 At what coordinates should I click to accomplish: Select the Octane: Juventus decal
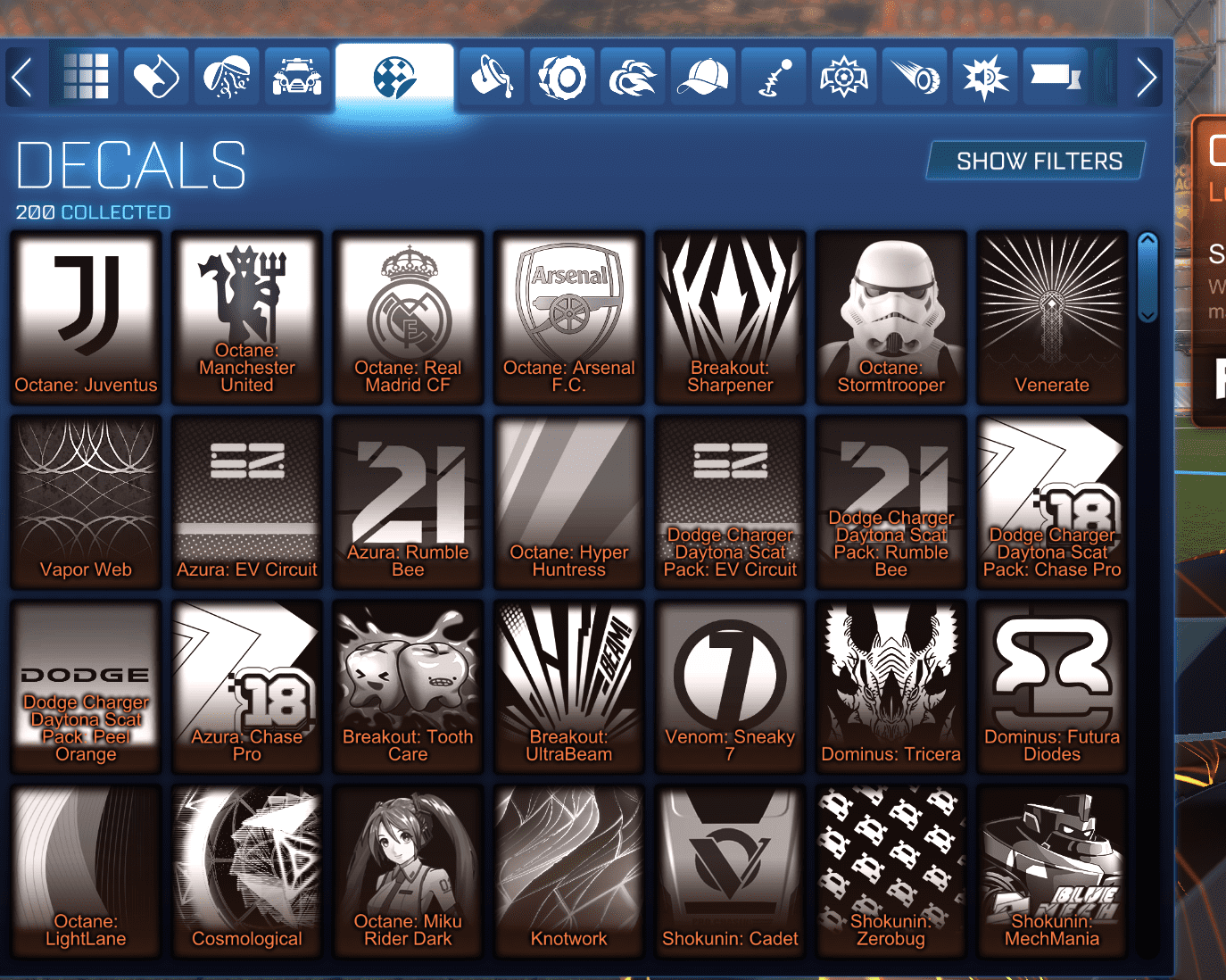86,317
